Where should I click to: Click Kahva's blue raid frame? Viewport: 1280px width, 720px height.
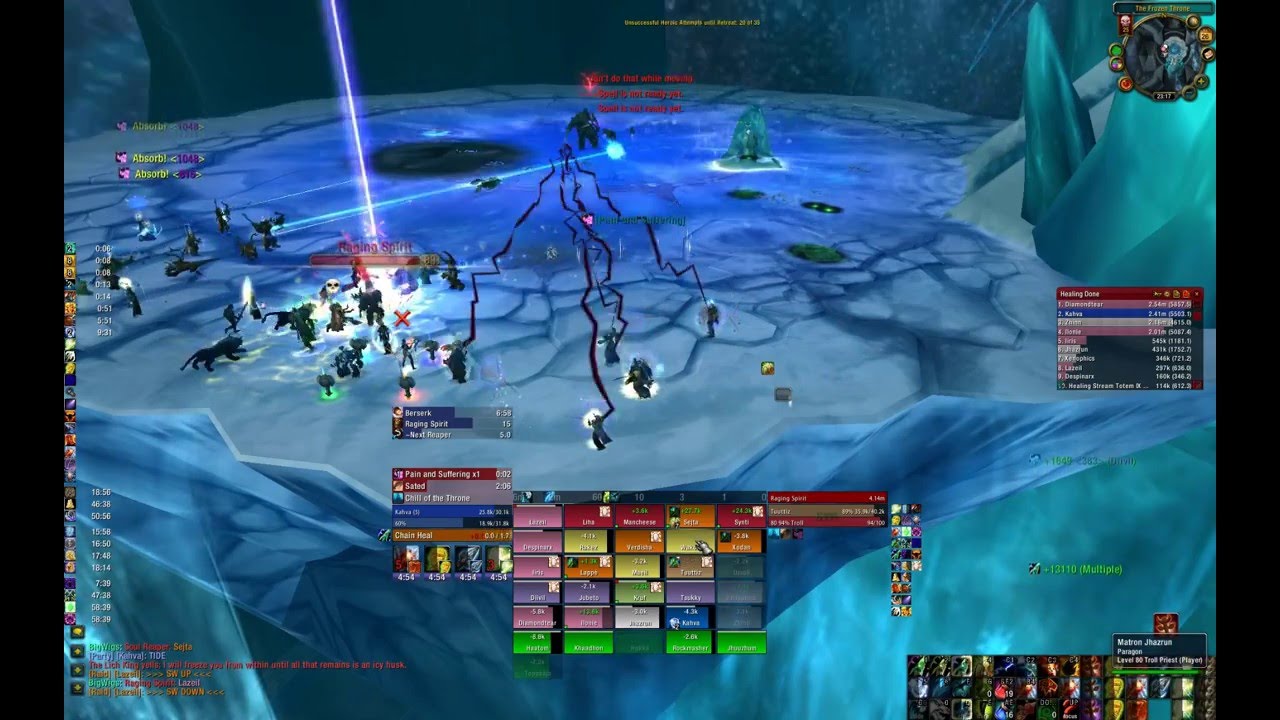tap(690, 618)
